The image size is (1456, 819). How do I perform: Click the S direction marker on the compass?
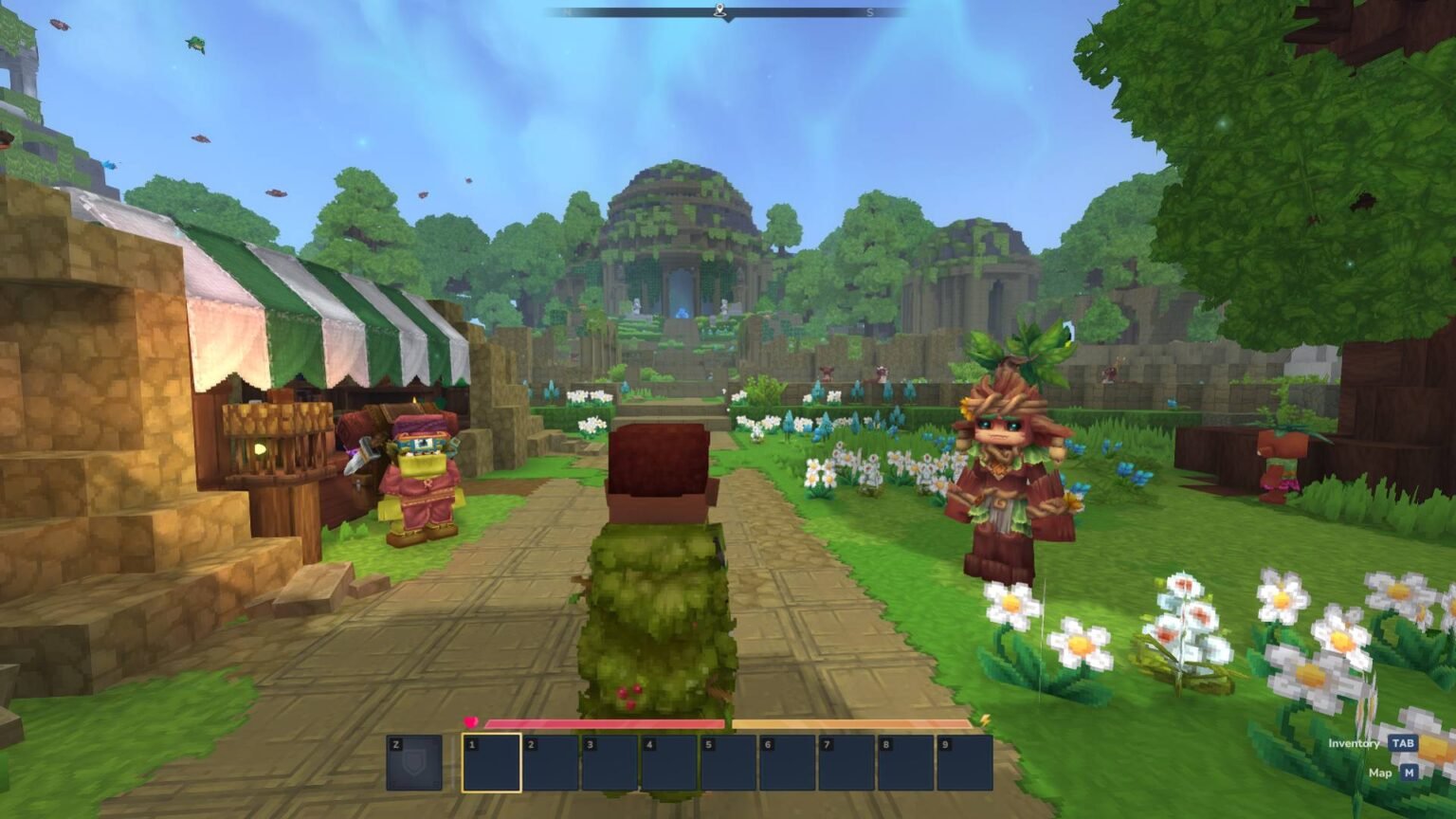coord(870,11)
